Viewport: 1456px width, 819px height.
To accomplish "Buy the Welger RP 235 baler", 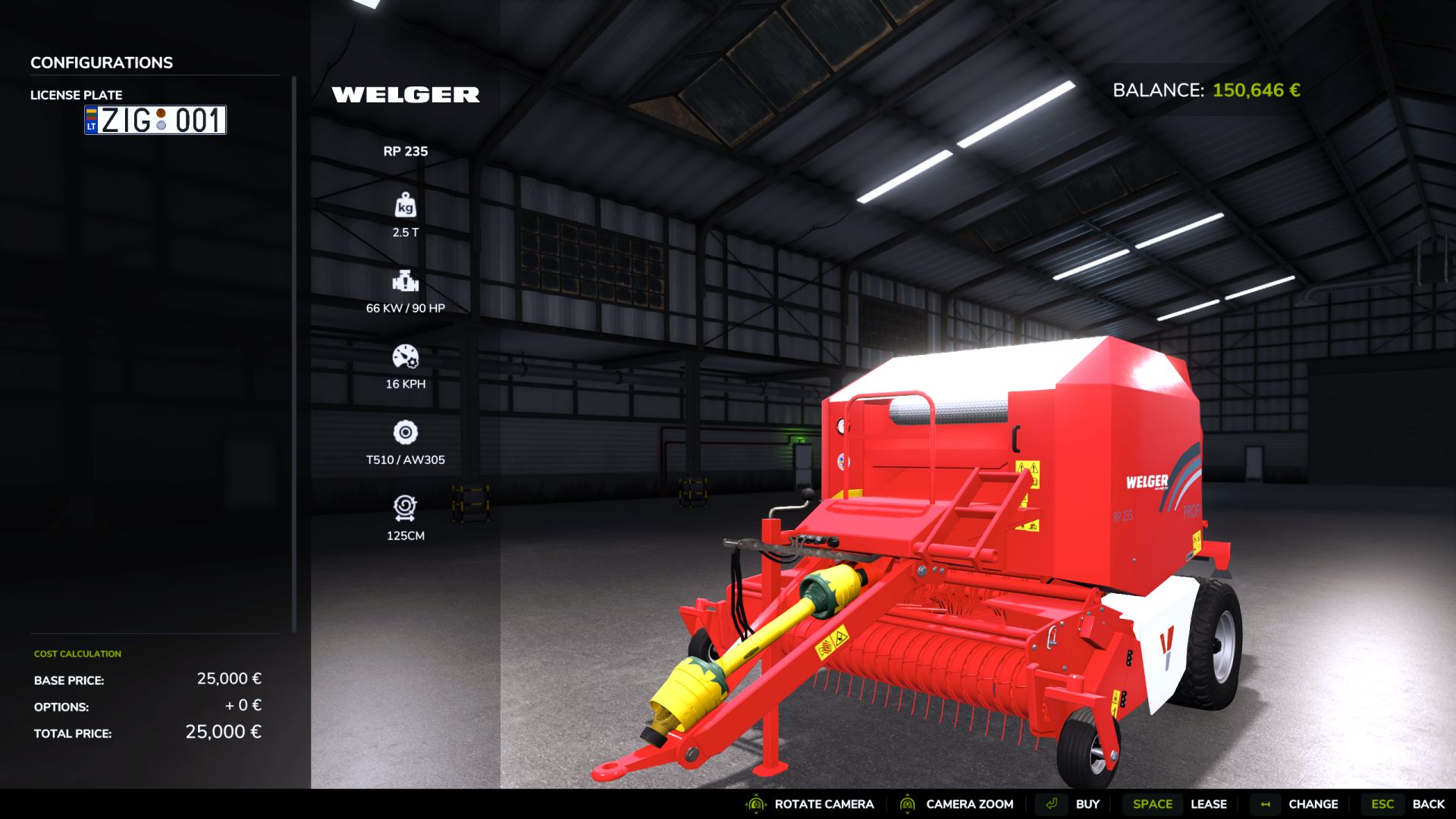I will [x=1086, y=804].
